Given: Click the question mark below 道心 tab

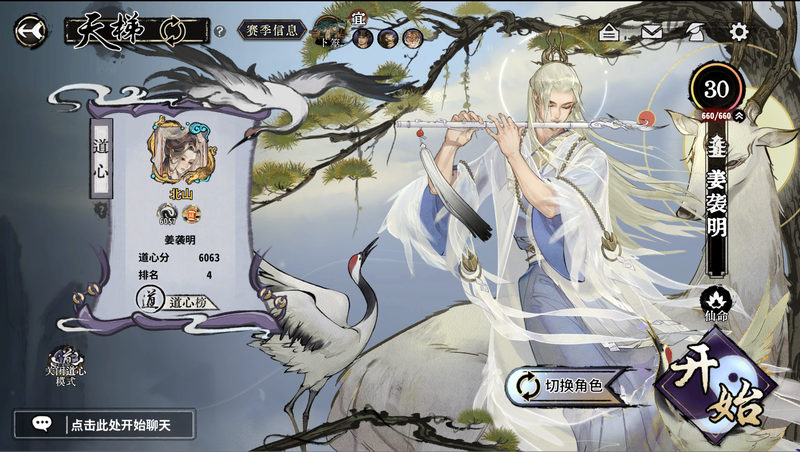Looking at the screenshot, I should click(102, 211).
